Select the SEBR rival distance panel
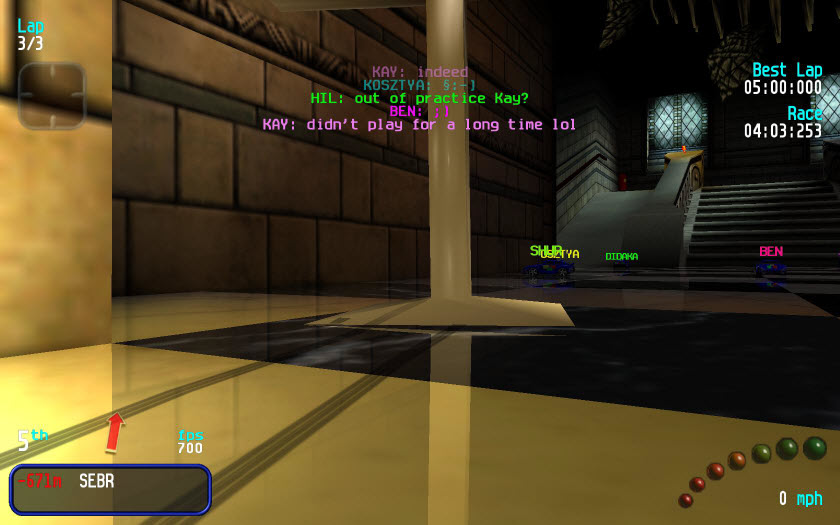The height and width of the screenshot is (525, 840). point(110,488)
